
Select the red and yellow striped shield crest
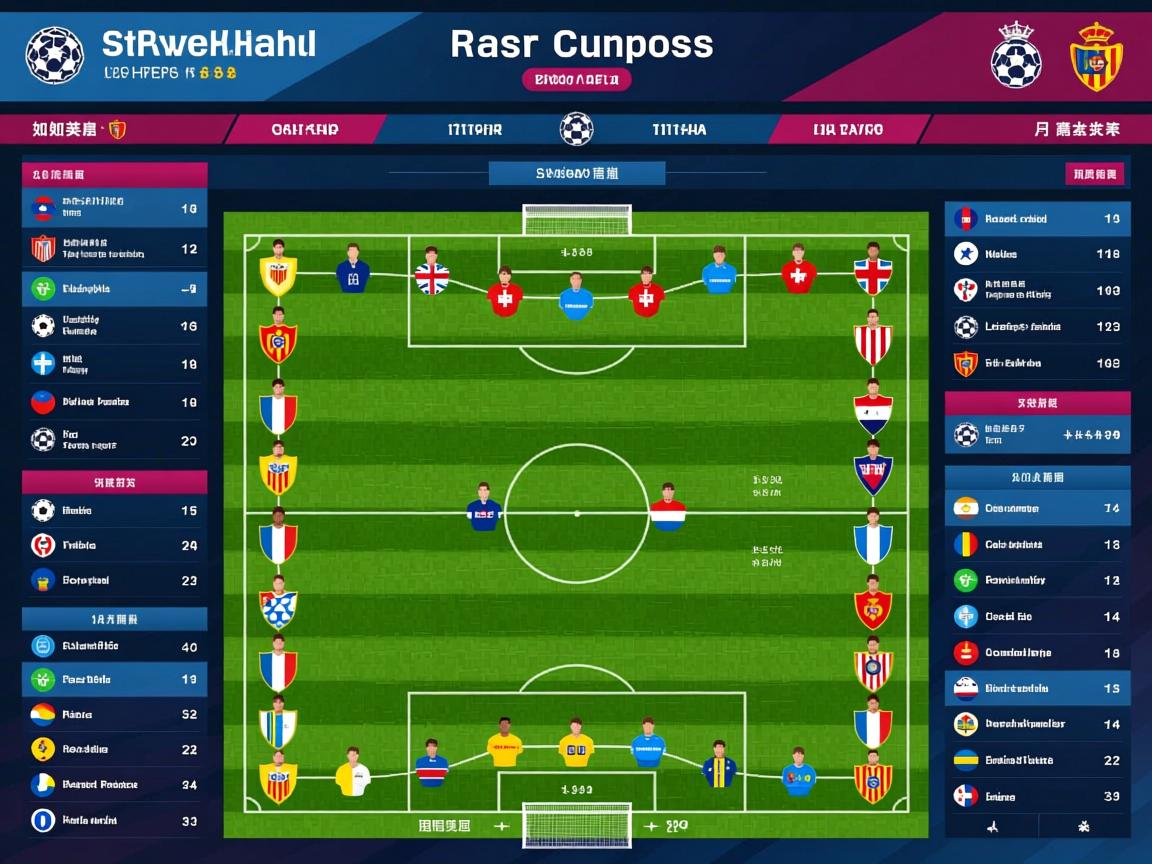tap(1097, 56)
